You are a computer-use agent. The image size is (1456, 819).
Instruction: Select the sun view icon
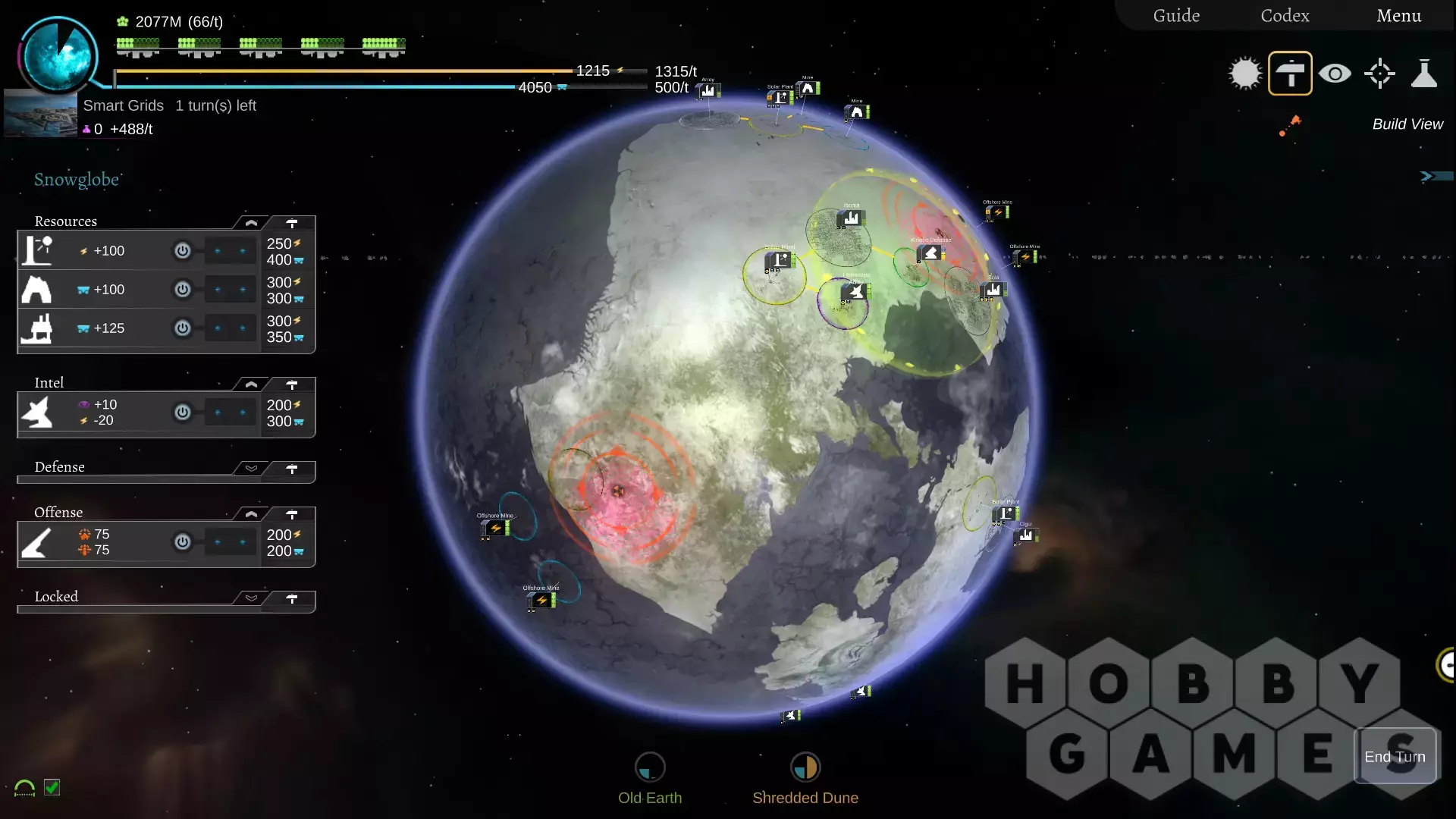tap(1244, 74)
